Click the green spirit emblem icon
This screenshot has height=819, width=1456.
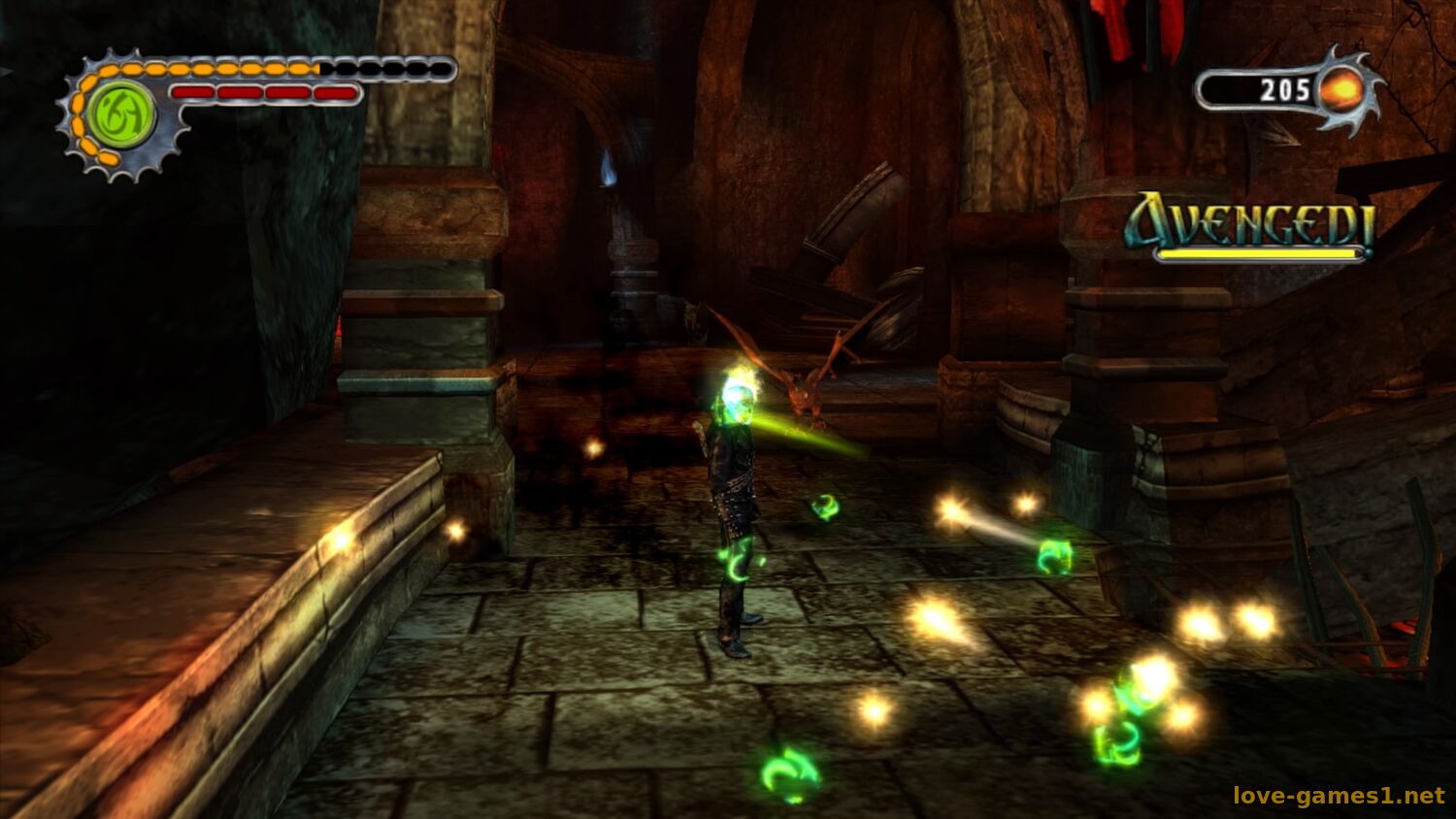coord(120,114)
